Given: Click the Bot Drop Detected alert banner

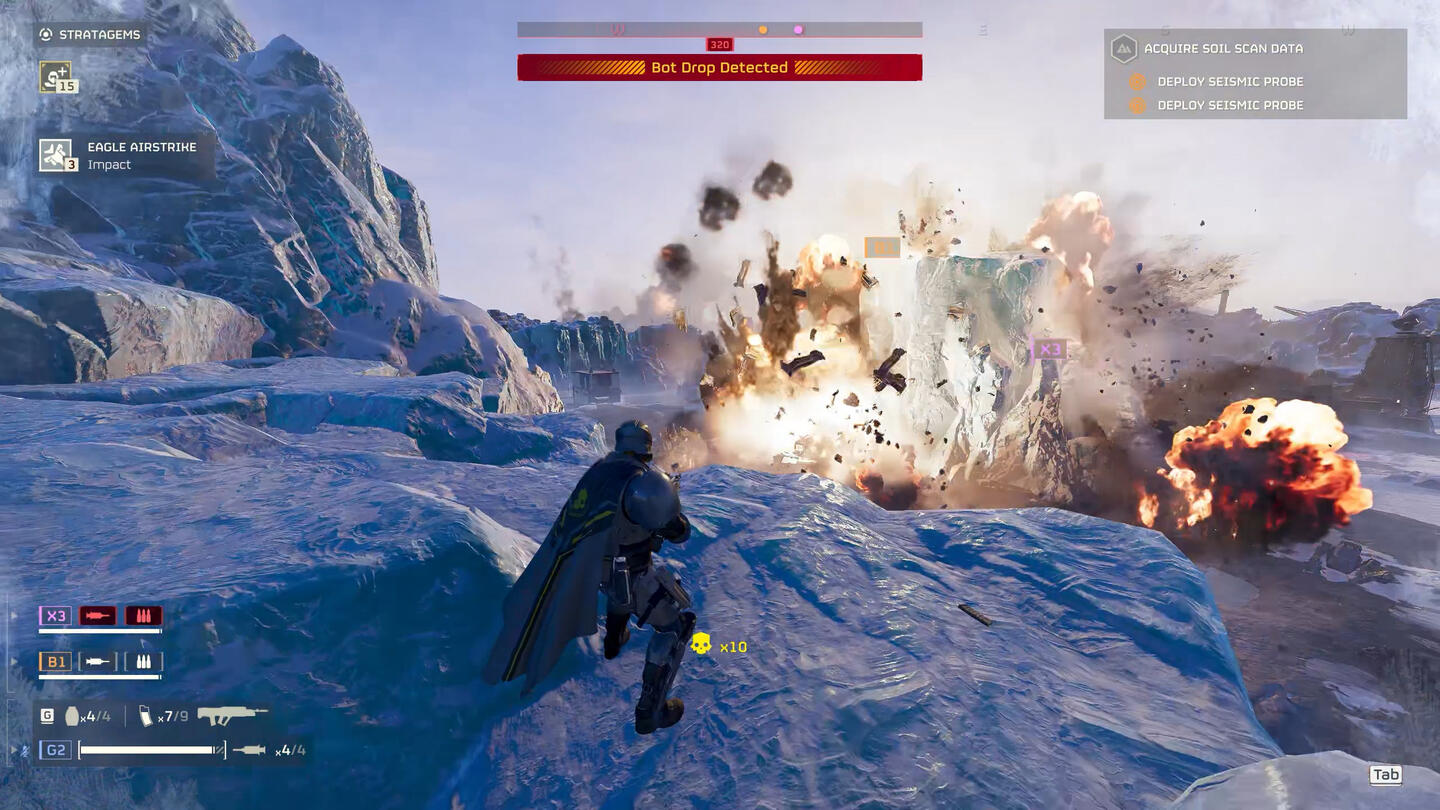Looking at the screenshot, I should (x=719, y=68).
